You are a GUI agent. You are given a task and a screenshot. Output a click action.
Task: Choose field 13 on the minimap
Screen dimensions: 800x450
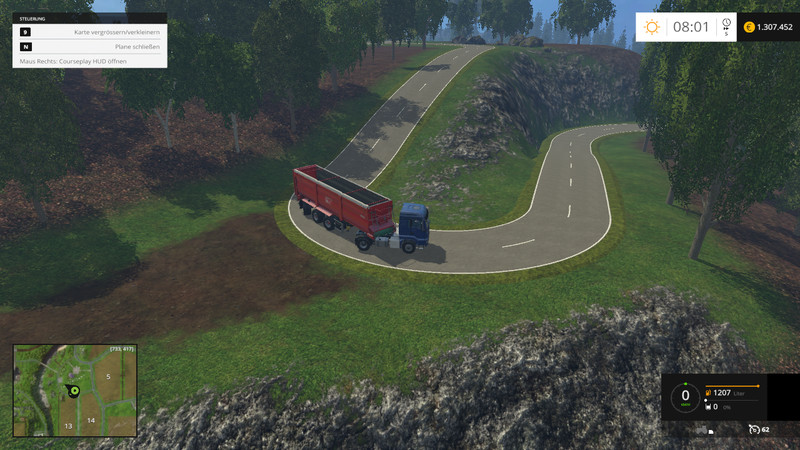pyautogui.click(x=68, y=425)
